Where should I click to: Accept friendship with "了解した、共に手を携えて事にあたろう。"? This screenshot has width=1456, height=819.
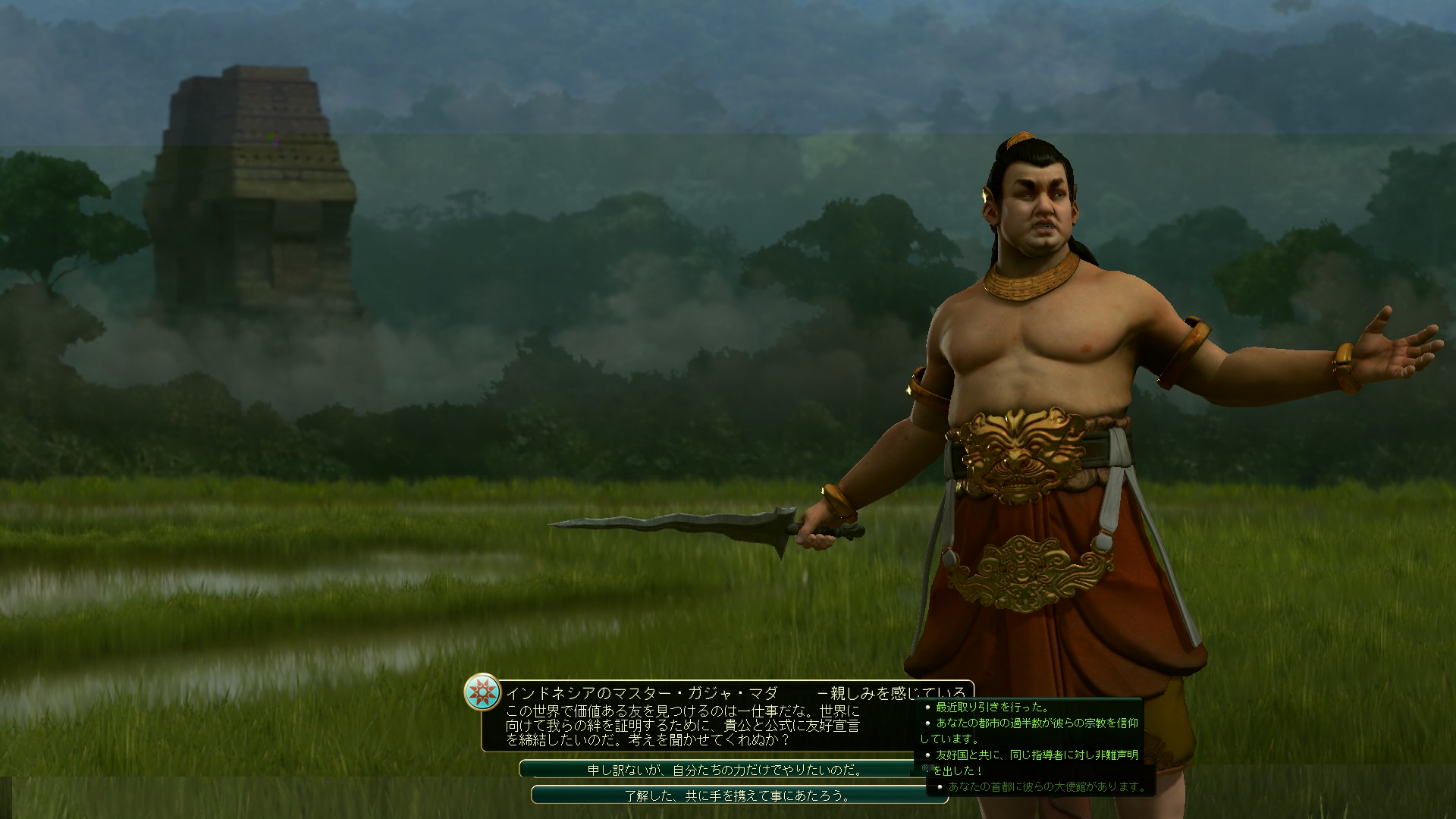(x=728, y=795)
